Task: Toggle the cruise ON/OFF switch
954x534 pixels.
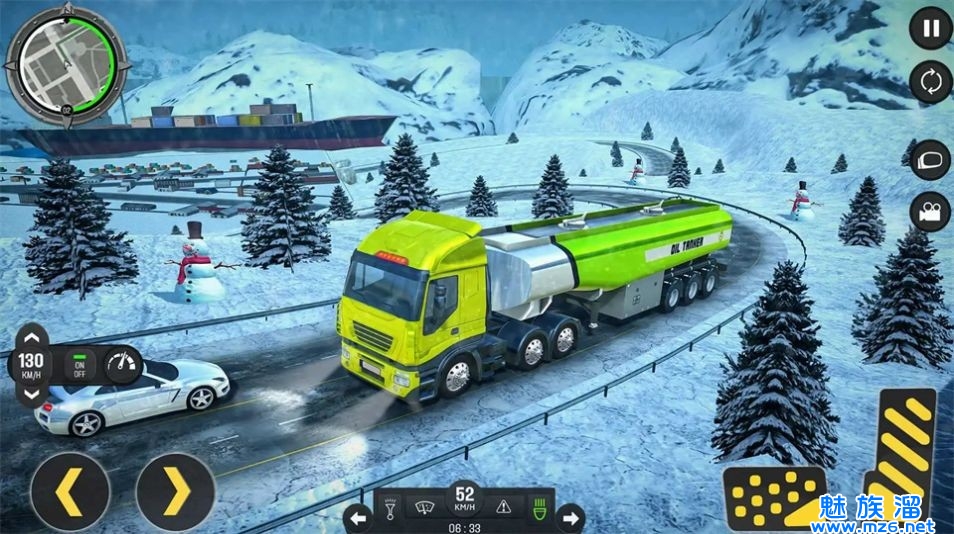Action: 80,365
